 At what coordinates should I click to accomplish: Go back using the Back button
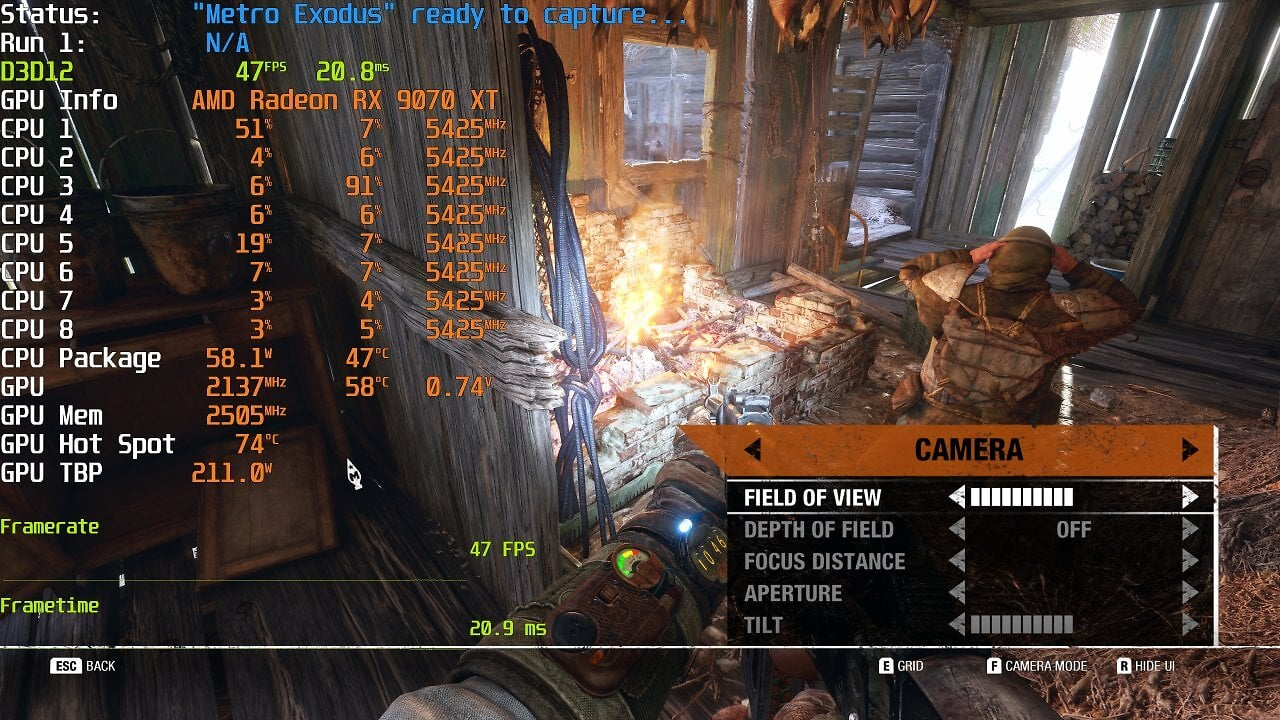pos(84,666)
